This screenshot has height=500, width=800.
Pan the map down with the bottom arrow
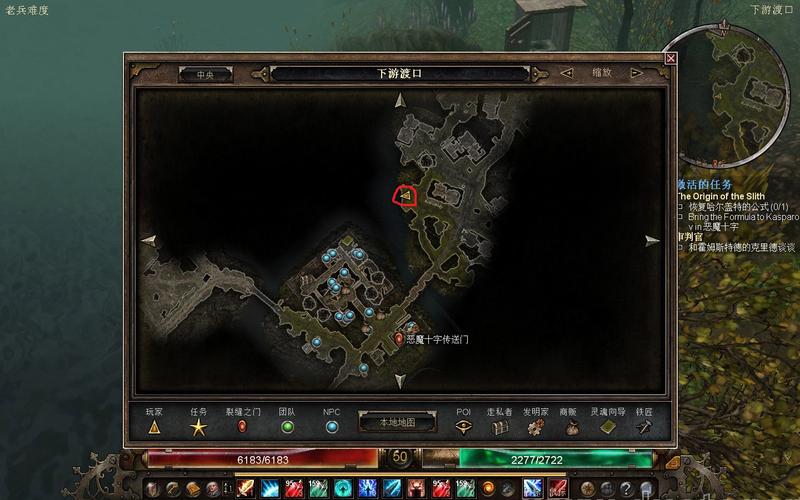400,381
